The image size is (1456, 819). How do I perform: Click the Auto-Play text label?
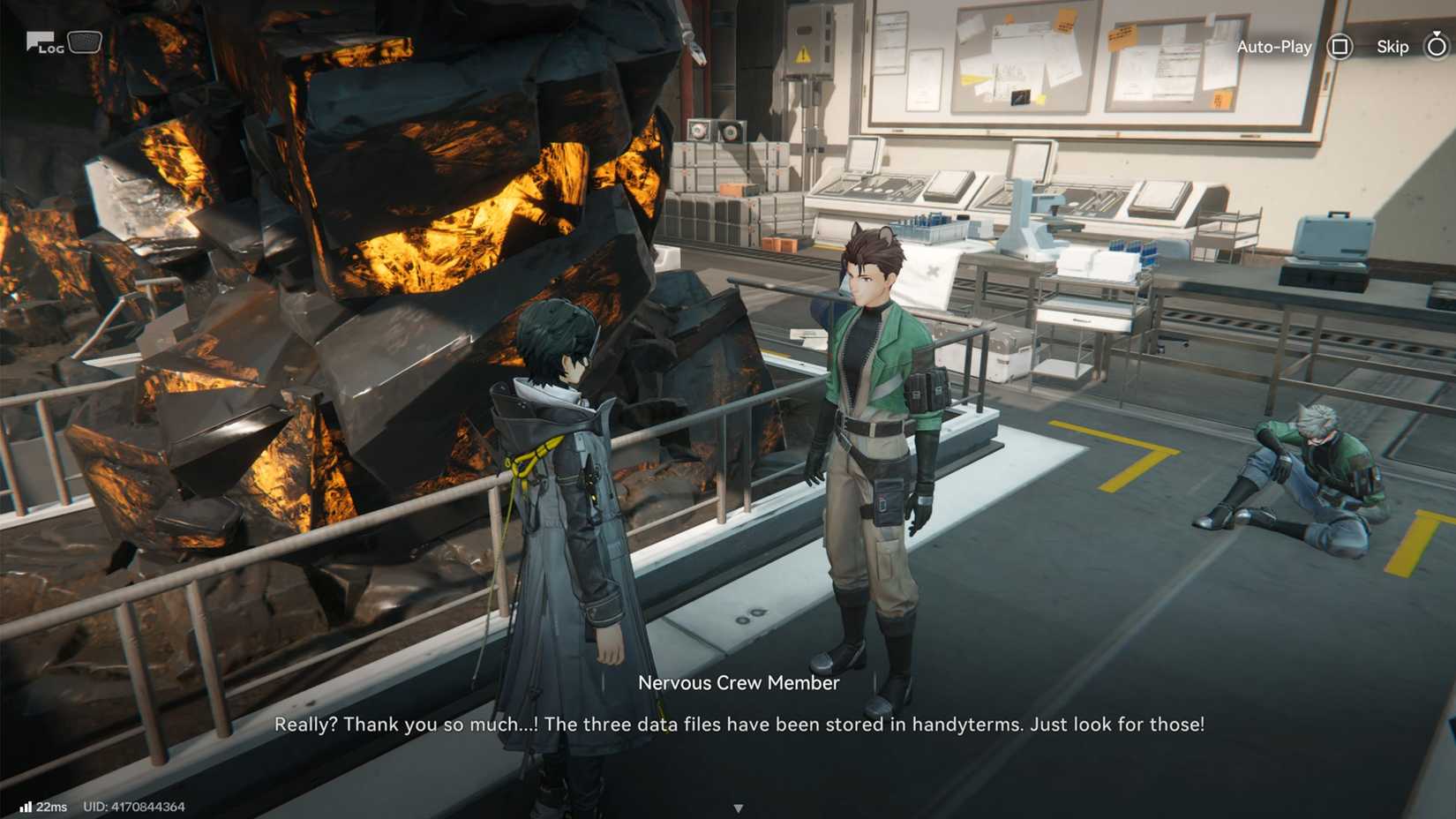click(x=1274, y=47)
